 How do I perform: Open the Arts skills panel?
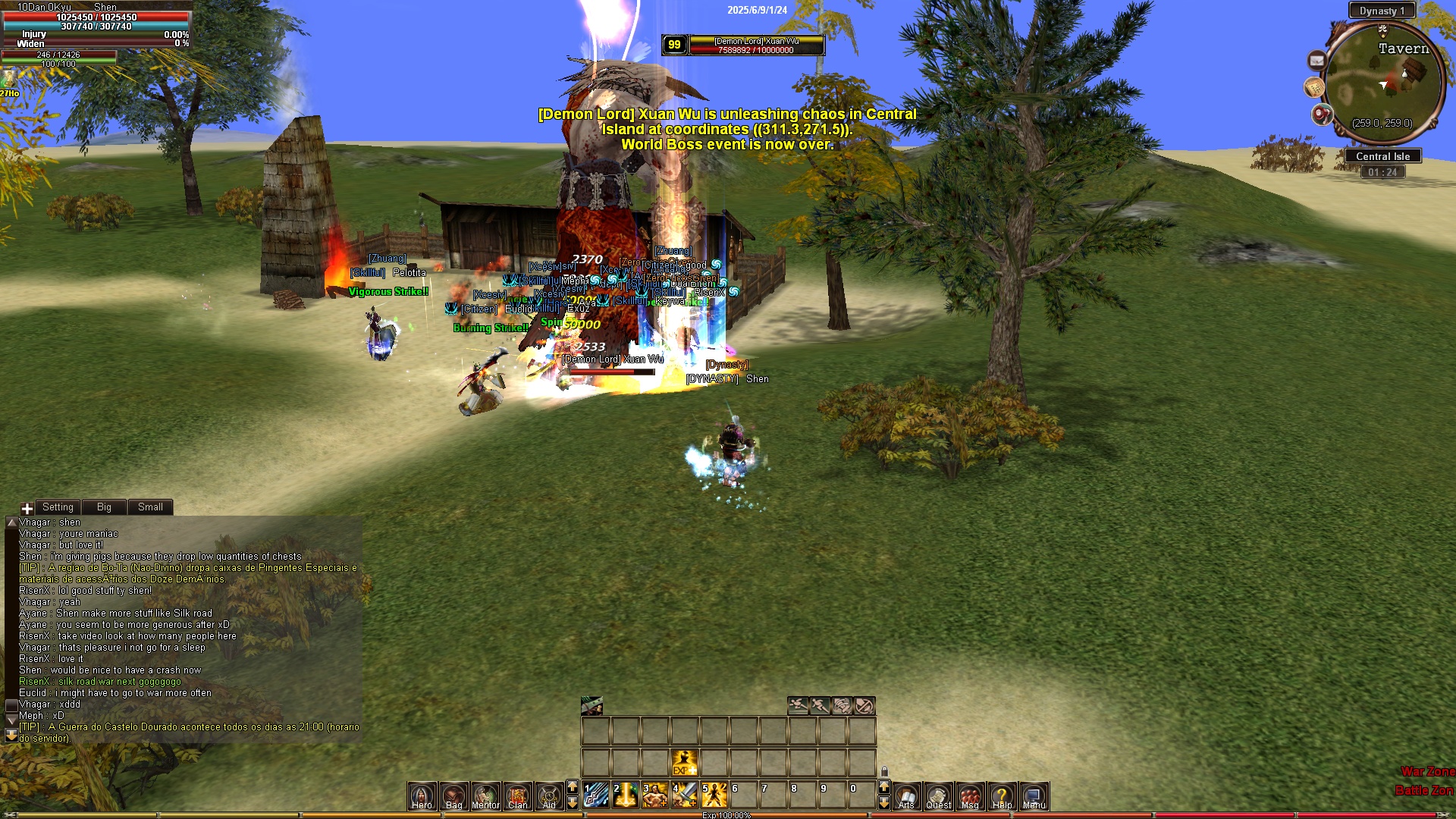coord(906,796)
